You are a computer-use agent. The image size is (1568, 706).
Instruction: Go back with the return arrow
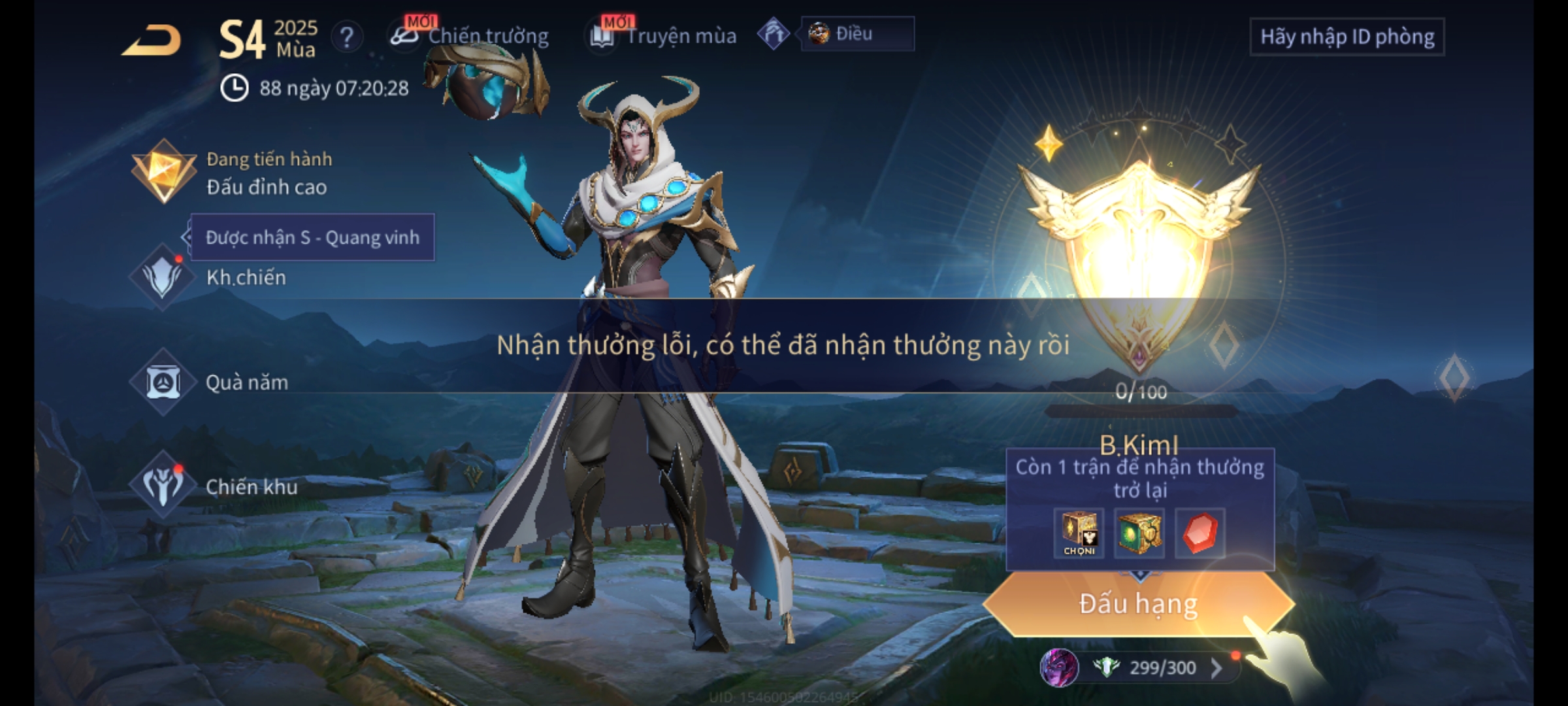[152, 41]
